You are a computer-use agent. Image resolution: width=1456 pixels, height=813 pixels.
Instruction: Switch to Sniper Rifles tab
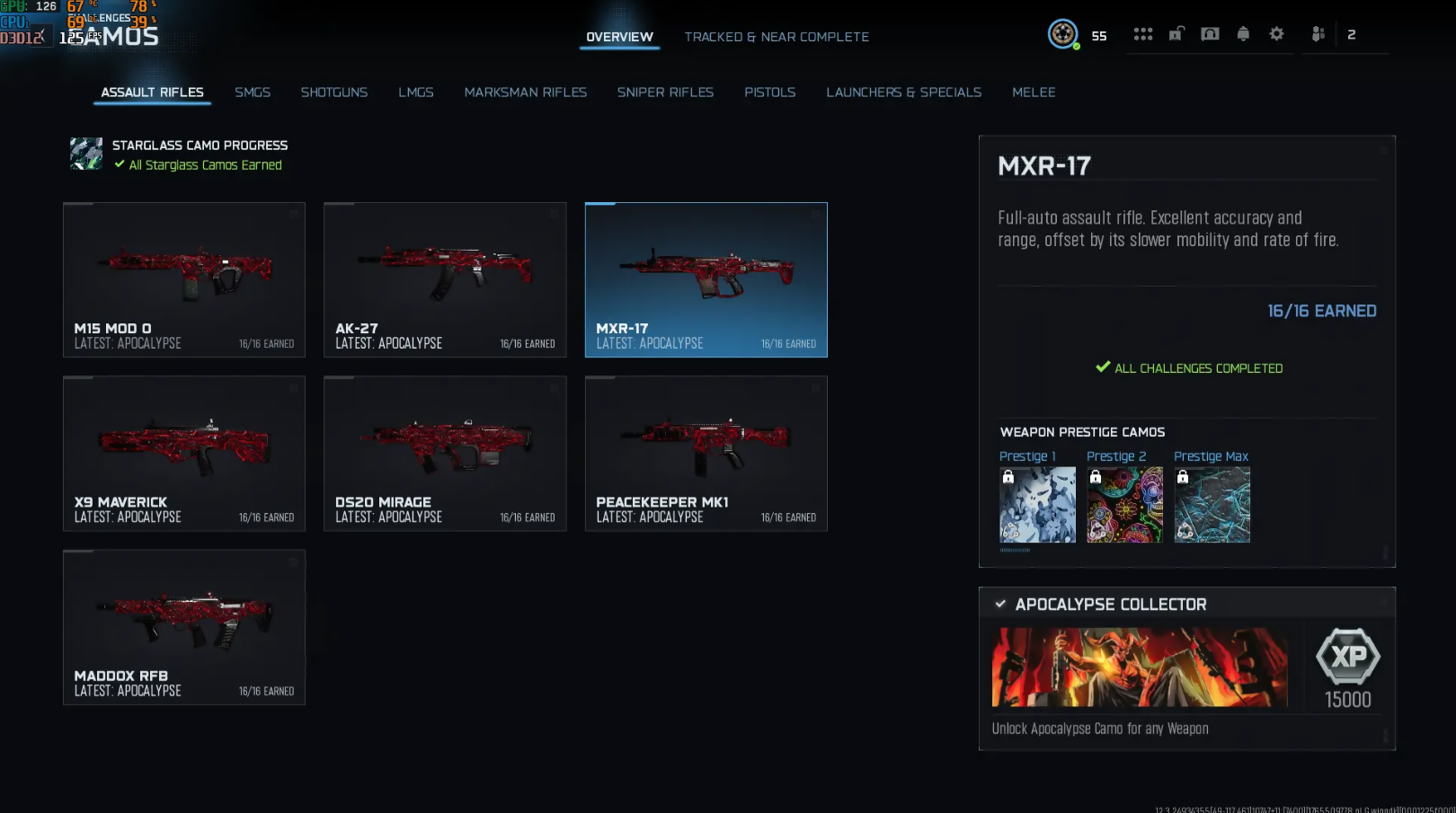(665, 93)
